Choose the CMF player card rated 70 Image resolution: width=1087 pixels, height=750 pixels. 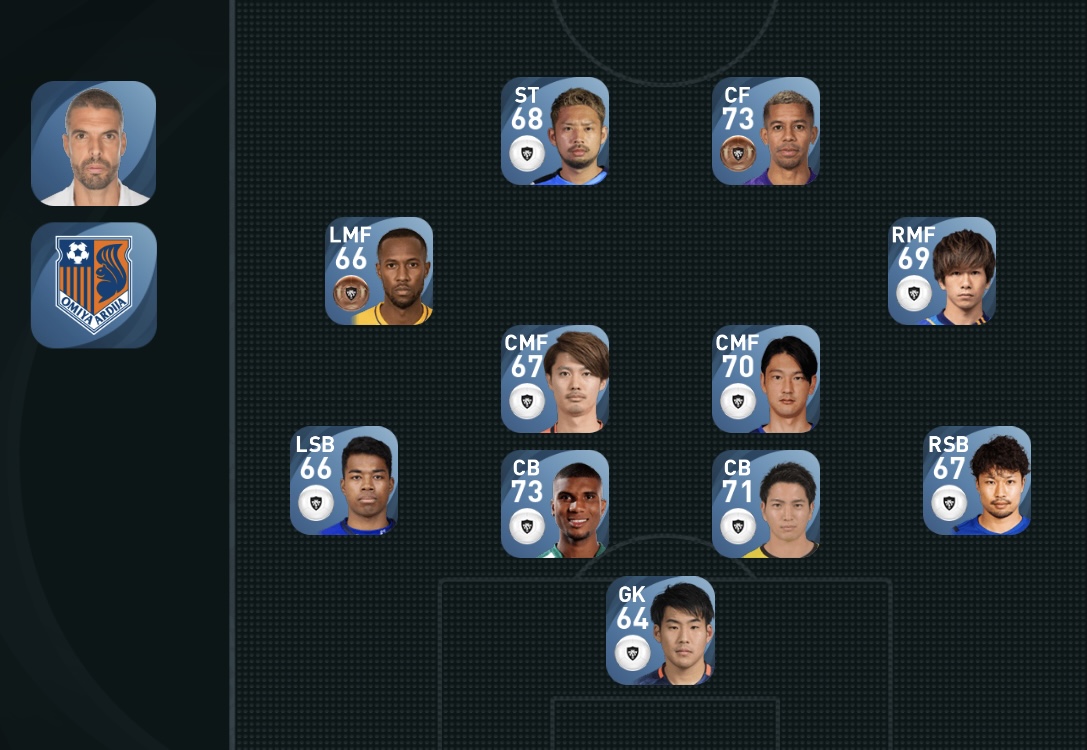(x=766, y=379)
